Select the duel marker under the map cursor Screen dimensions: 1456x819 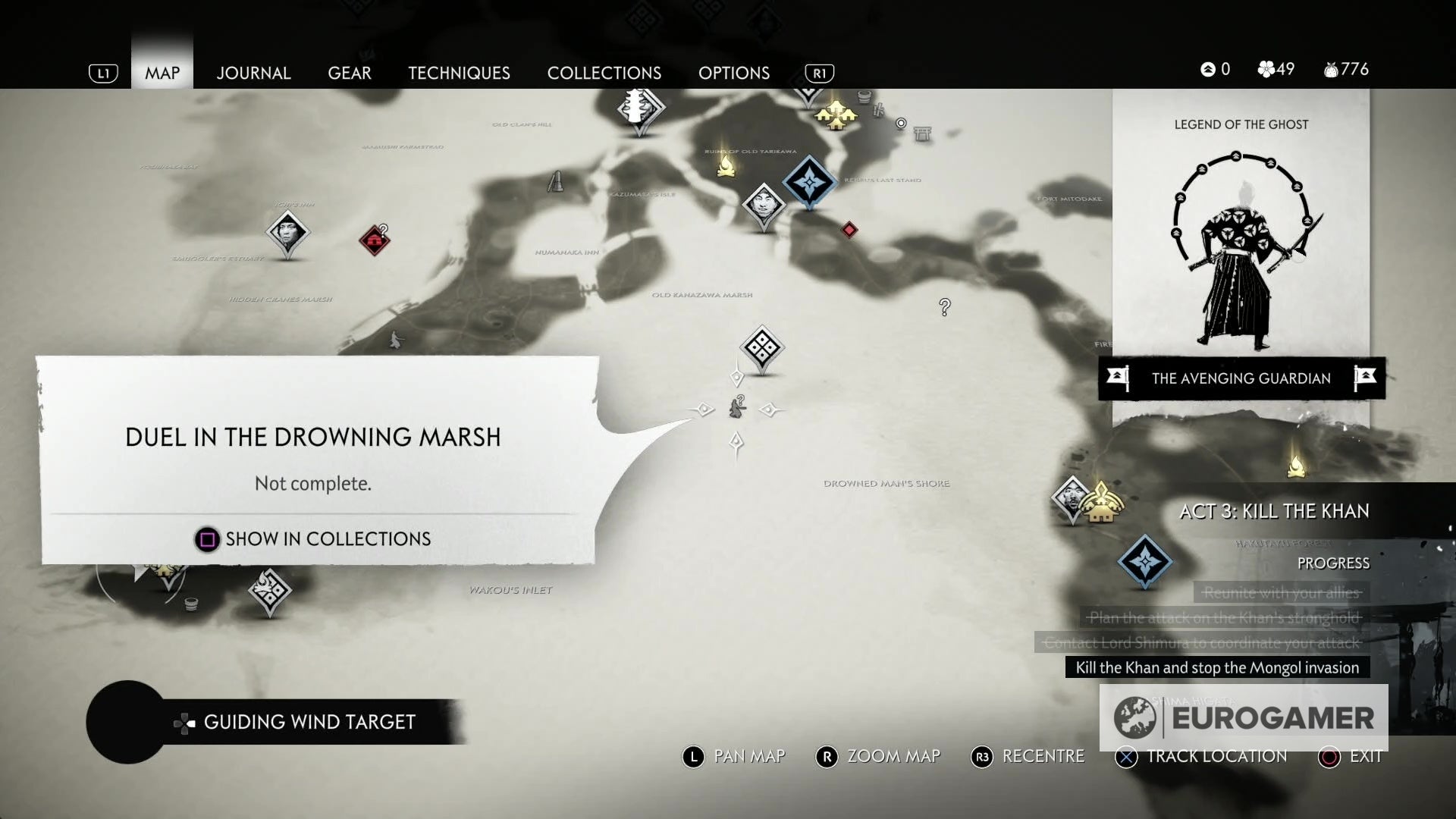(x=737, y=409)
